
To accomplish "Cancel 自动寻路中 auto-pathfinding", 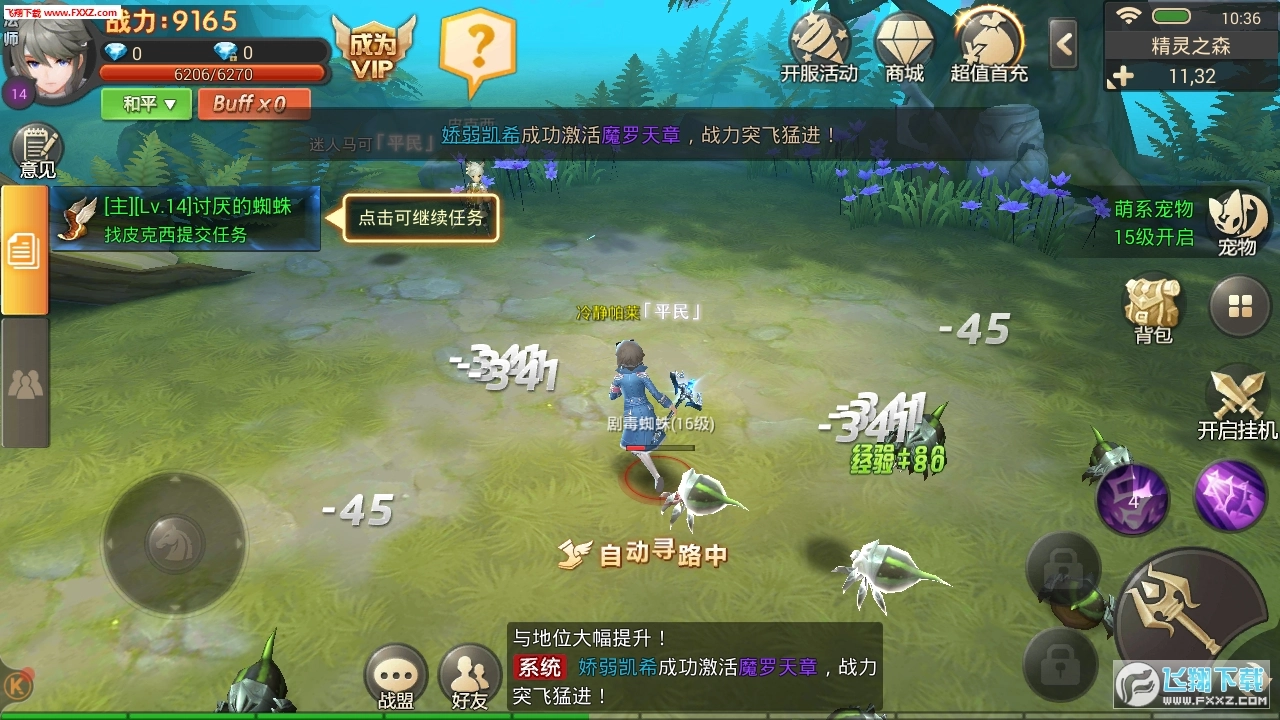I will [x=645, y=555].
